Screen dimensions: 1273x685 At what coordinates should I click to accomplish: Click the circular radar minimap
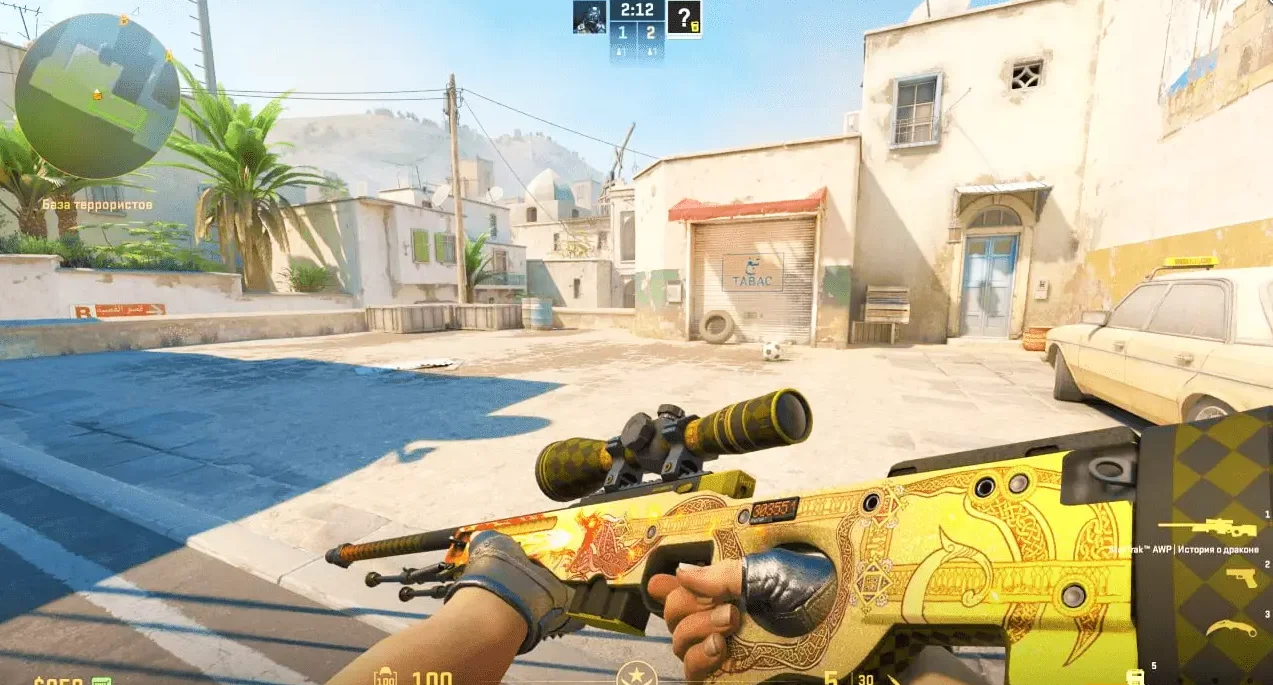coord(97,96)
